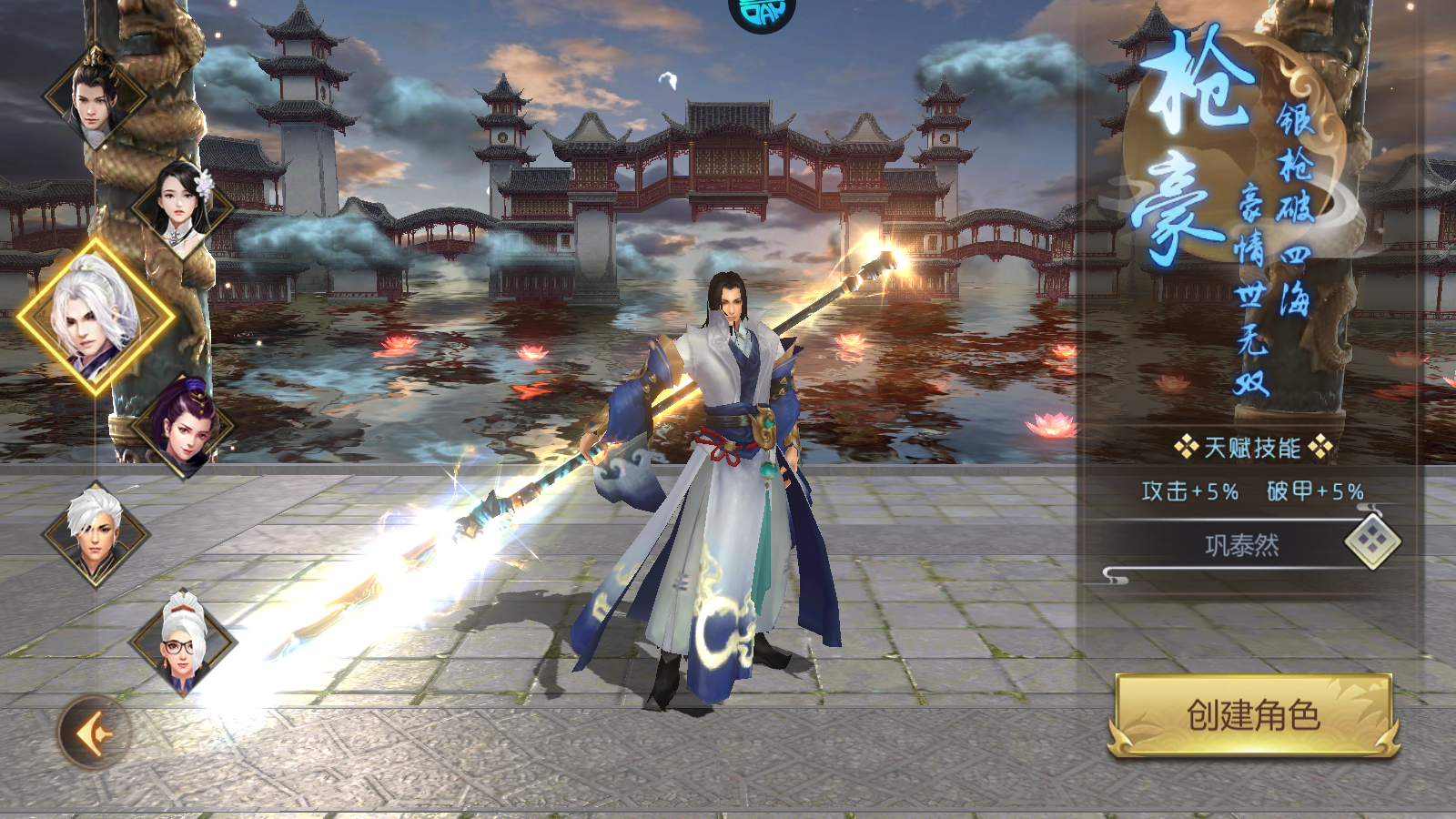This screenshot has height=819, width=1456.
Task: Go back using the arrow button
Action: (94, 732)
